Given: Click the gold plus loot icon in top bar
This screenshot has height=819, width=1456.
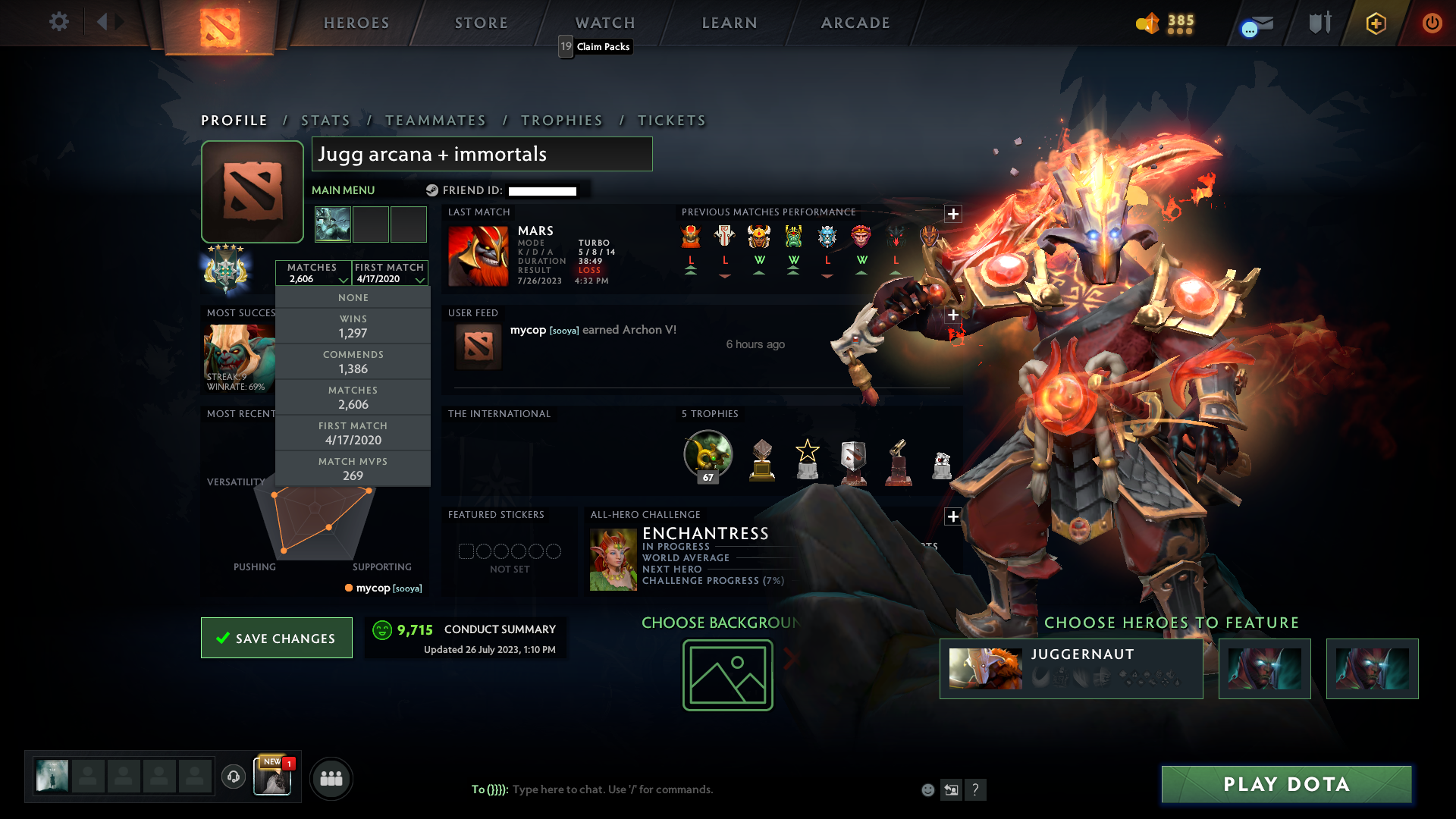Looking at the screenshot, I should (1375, 24).
